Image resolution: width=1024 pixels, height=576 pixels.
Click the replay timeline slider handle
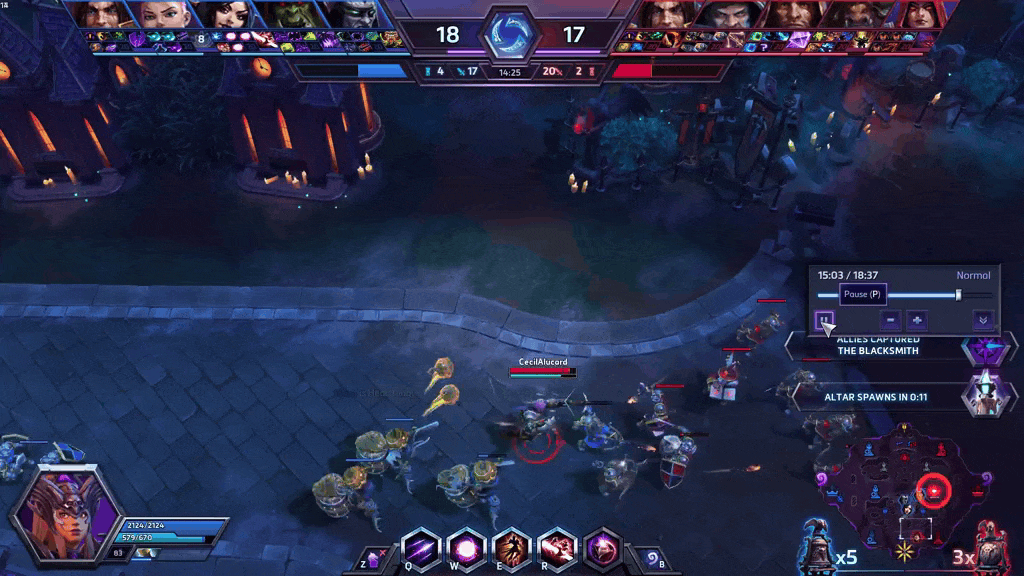tap(958, 295)
